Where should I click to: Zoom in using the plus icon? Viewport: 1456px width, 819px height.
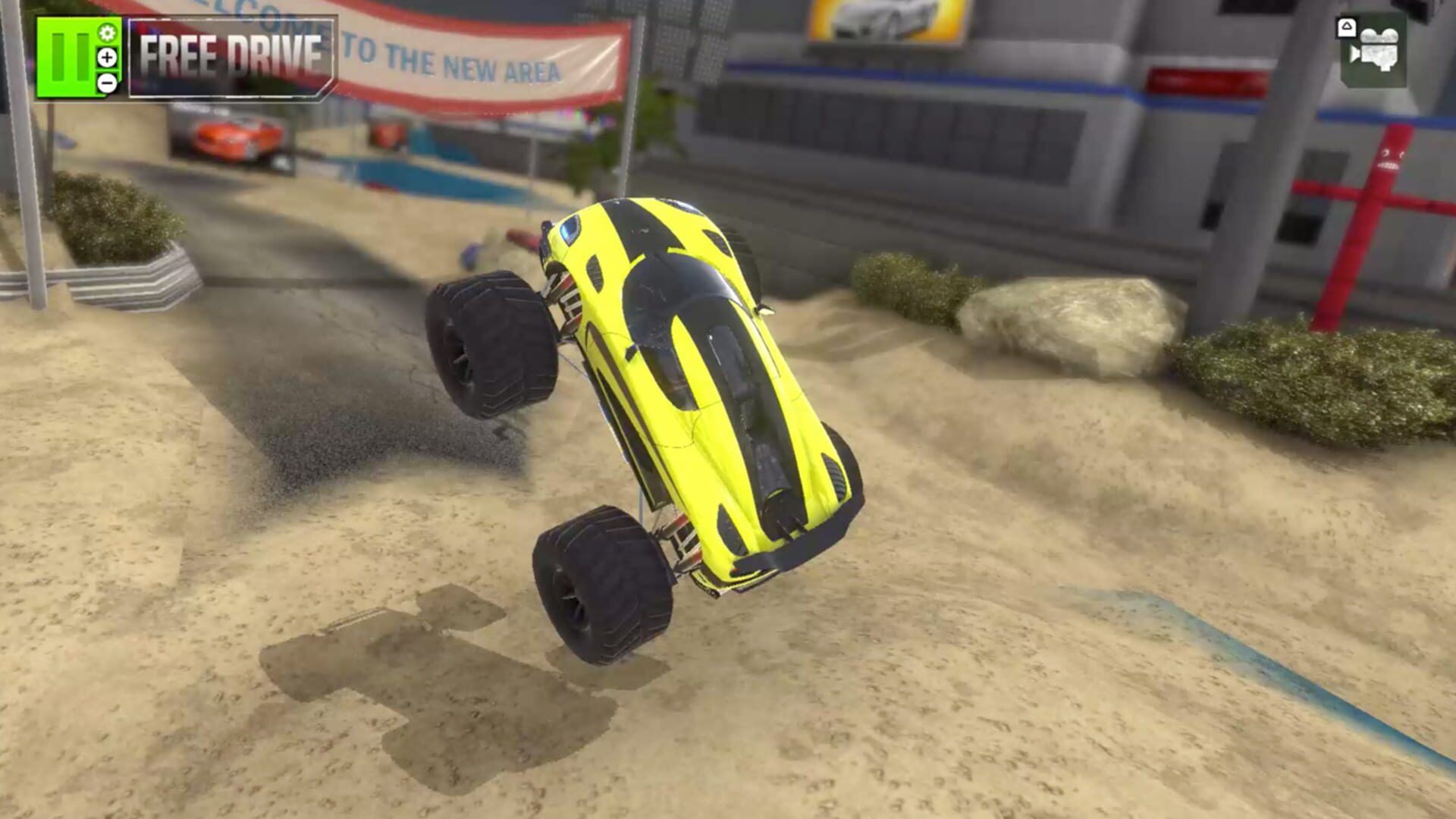(x=107, y=58)
